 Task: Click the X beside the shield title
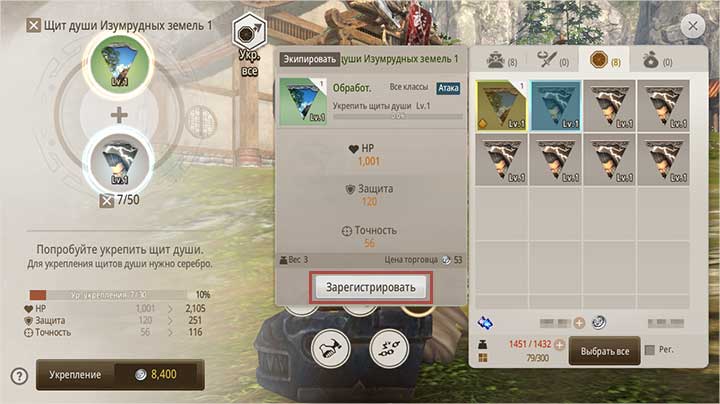click(34, 22)
